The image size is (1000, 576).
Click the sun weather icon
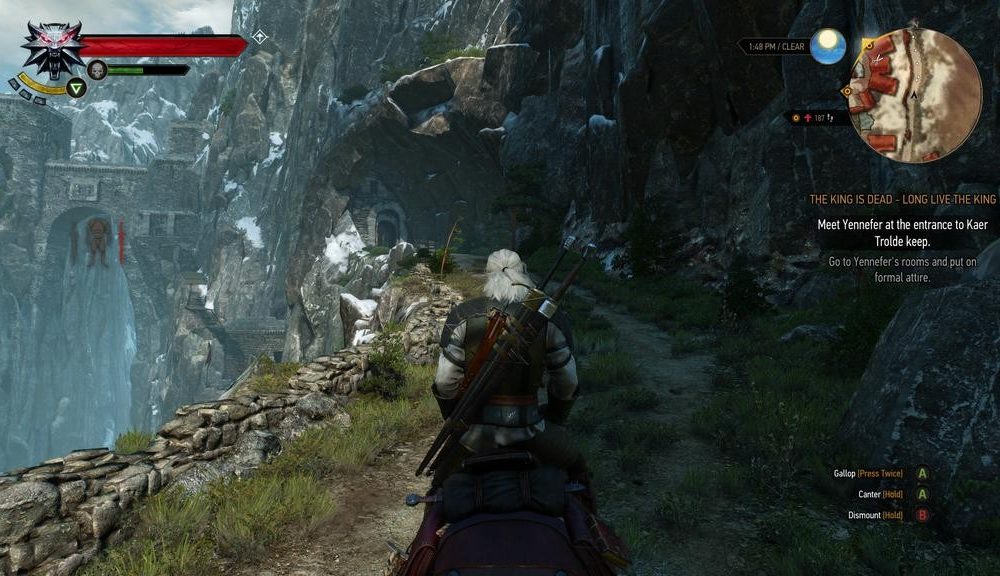[828, 46]
